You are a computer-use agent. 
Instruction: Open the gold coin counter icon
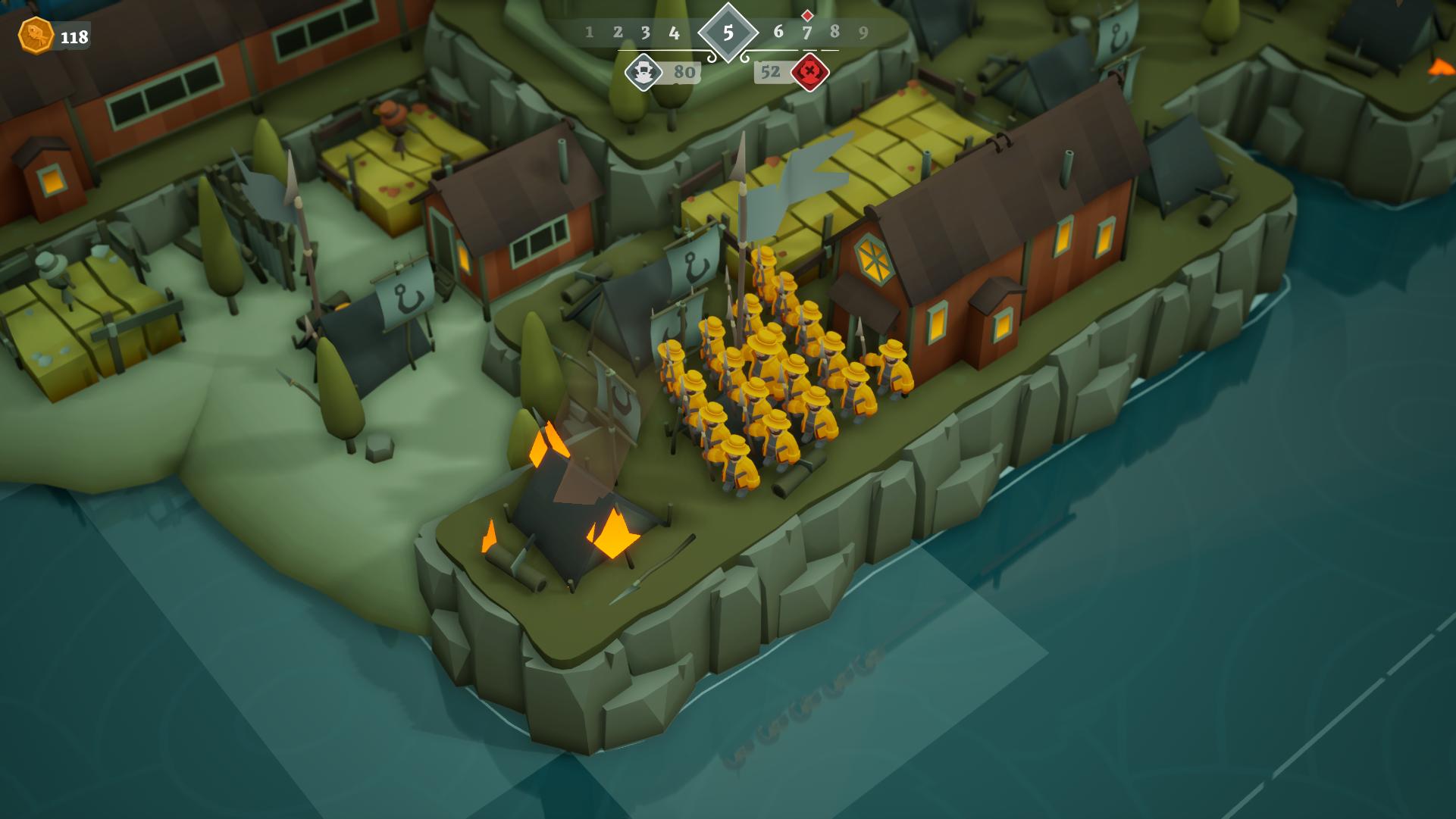(x=36, y=36)
